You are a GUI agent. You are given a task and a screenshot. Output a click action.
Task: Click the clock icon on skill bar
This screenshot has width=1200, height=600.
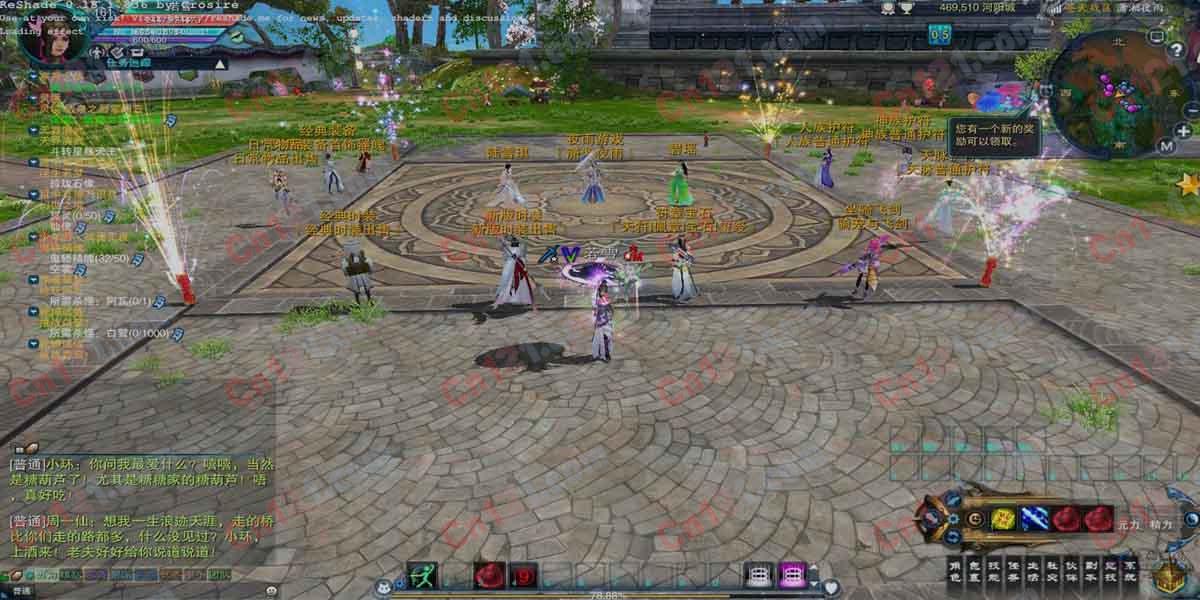[x=974, y=518]
